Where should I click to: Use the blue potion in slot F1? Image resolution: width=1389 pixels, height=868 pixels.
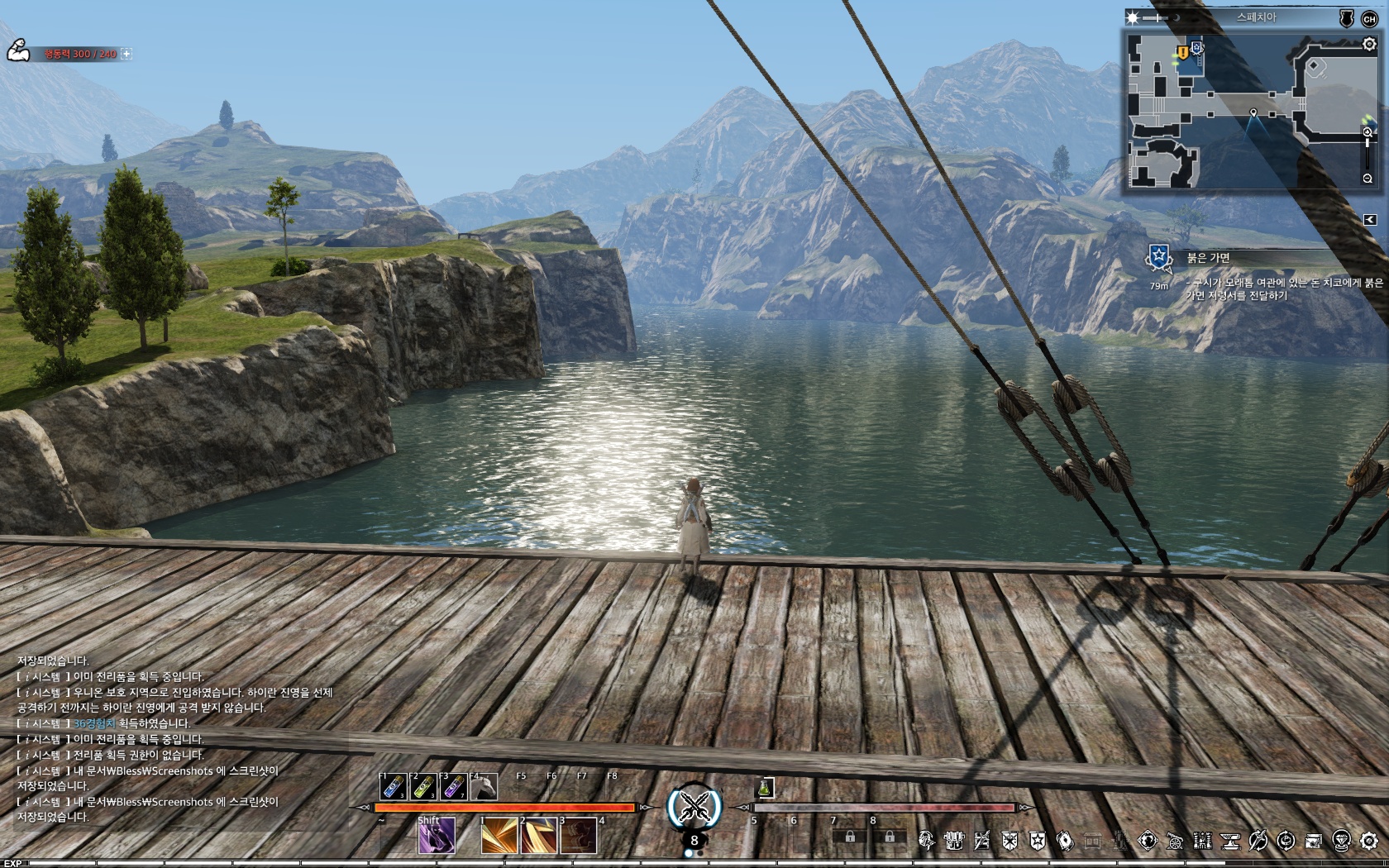click(394, 786)
